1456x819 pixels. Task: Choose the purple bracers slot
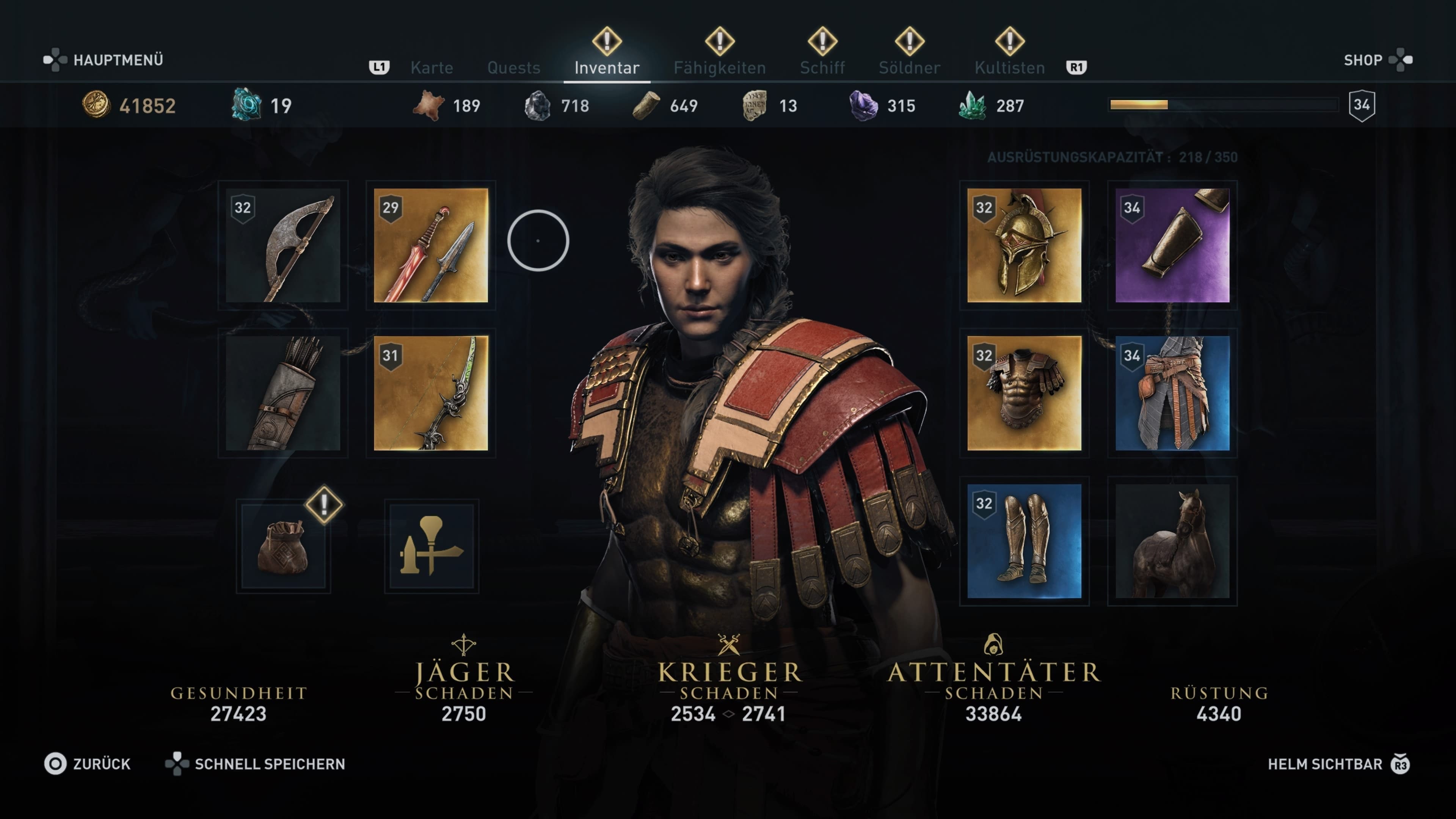pyautogui.click(x=1172, y=245)
